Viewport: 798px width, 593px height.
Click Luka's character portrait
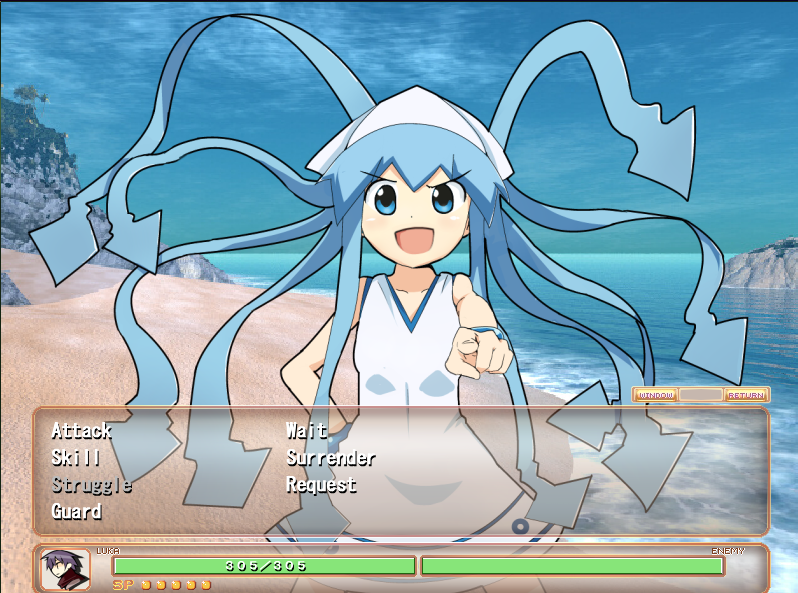pos(65,569)
